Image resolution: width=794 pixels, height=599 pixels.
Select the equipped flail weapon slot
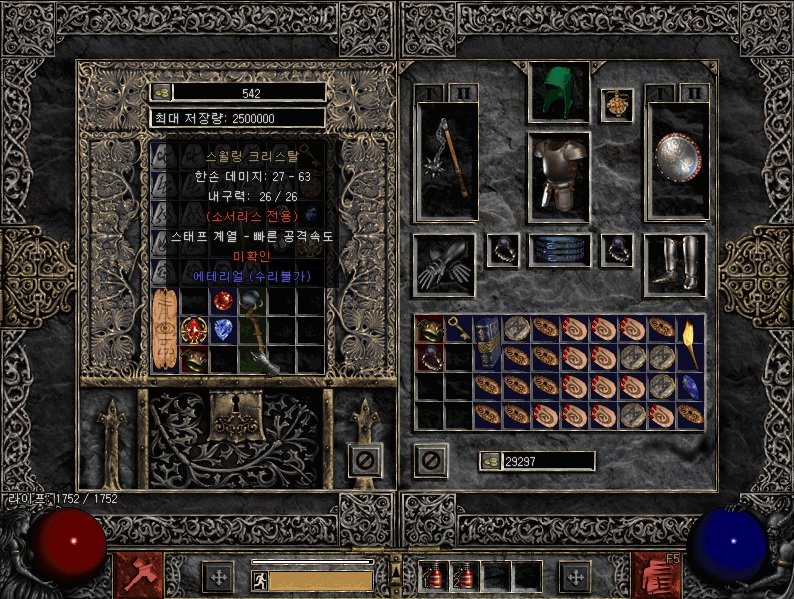445,161
